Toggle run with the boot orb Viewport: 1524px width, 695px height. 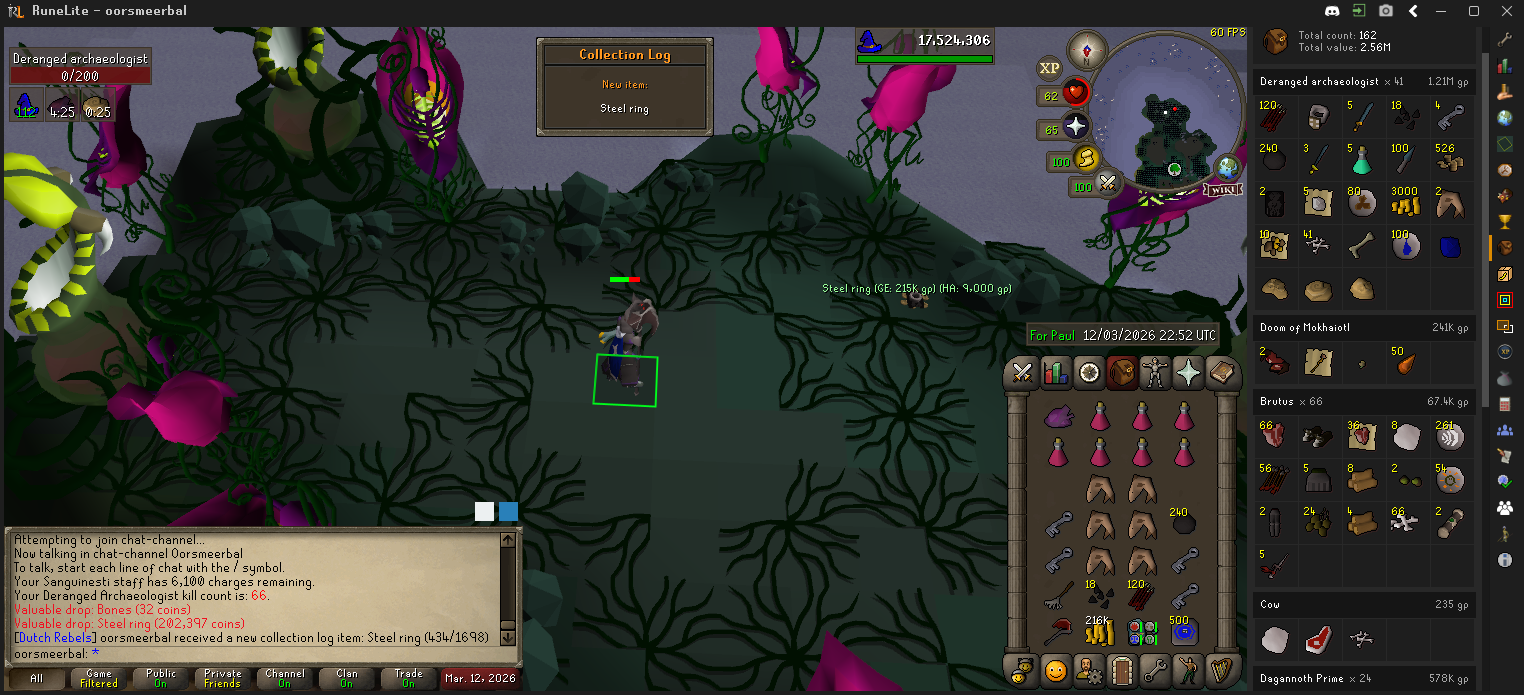(x=1086, y=159)
